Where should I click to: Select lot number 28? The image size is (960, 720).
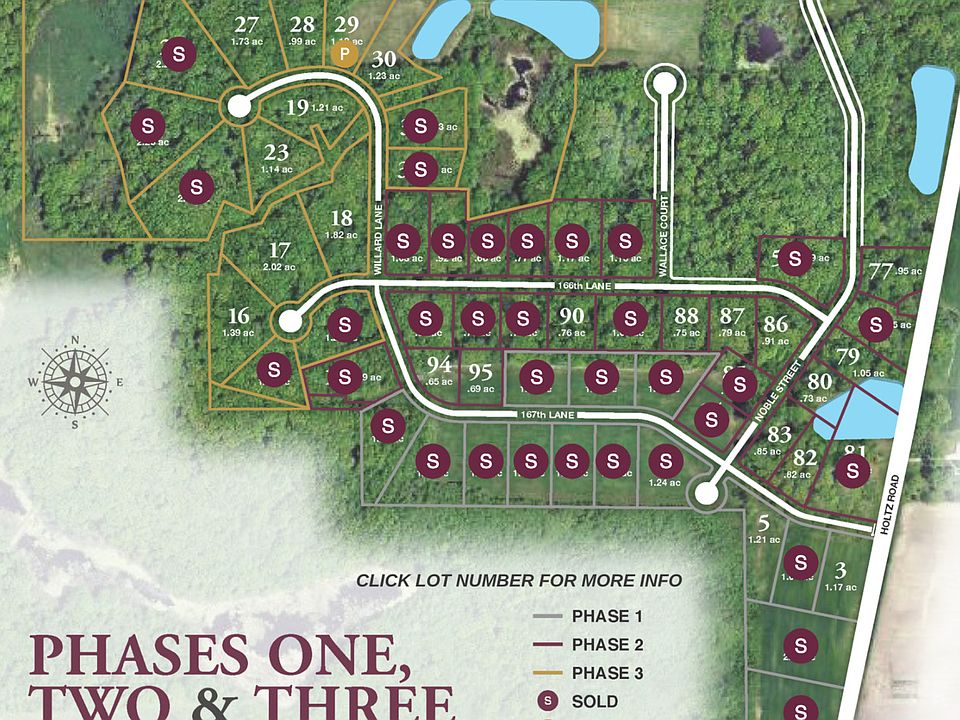[302, 25]
